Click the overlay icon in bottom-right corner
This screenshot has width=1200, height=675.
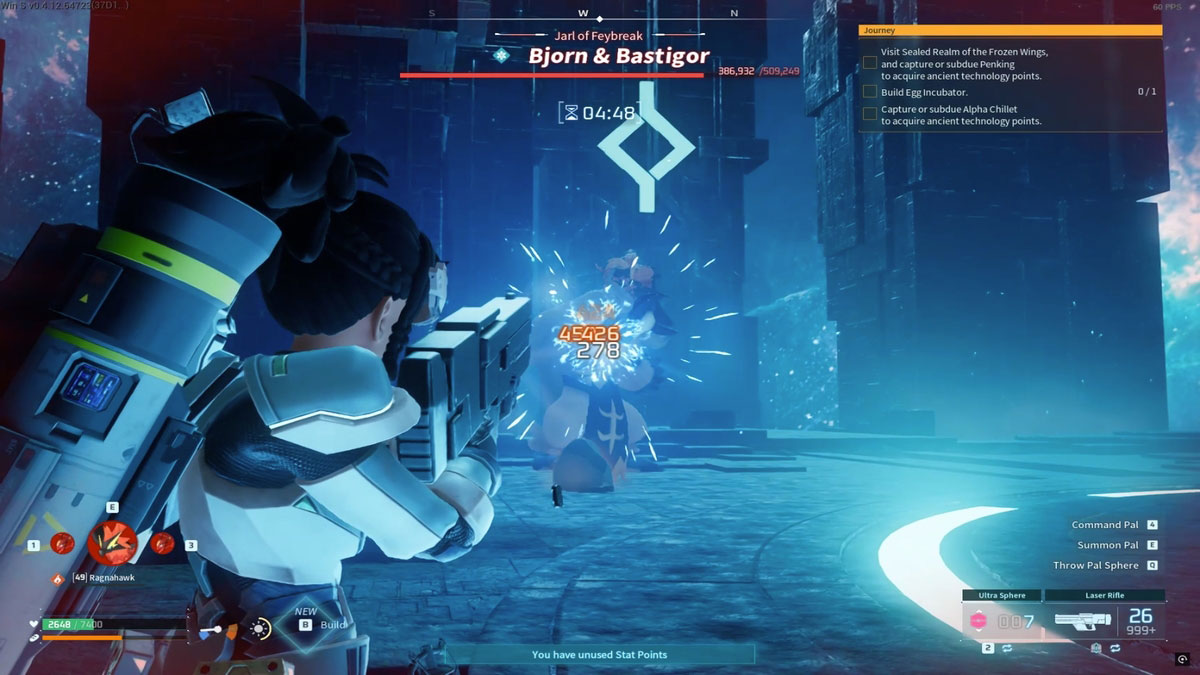click(1183, 660)
